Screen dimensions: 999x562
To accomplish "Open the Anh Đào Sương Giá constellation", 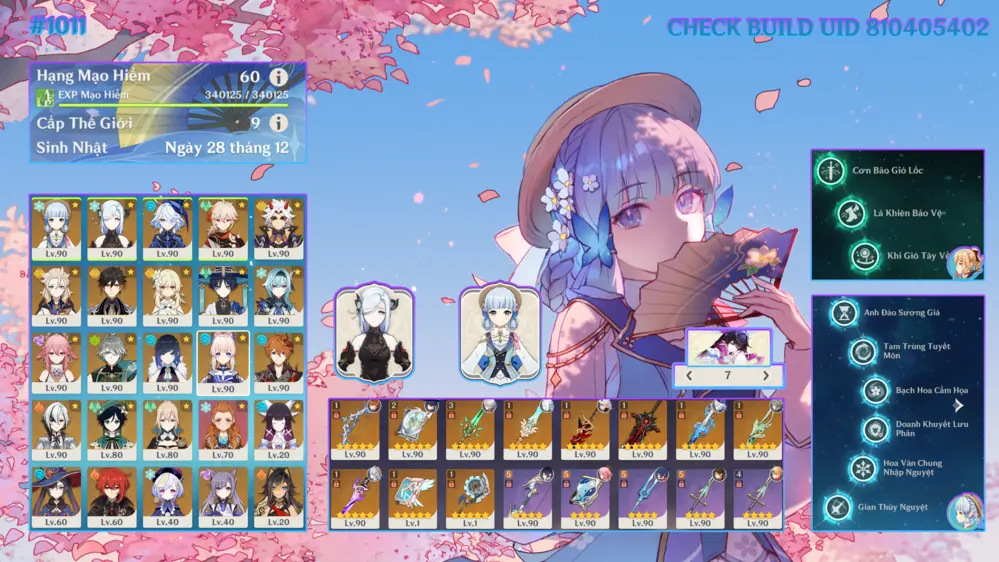I will 845,313.
